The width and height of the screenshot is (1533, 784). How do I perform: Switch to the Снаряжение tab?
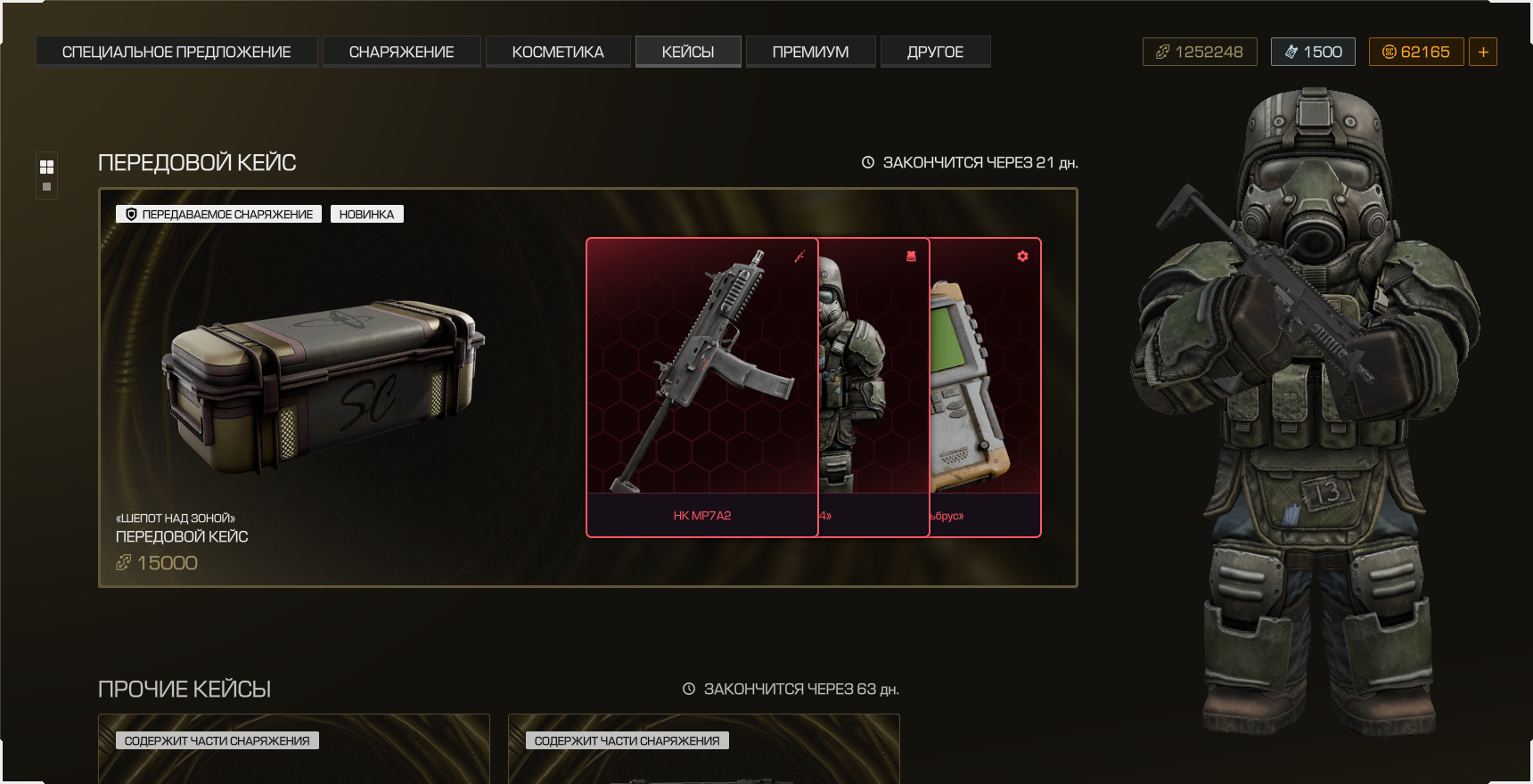click(401, 52)
